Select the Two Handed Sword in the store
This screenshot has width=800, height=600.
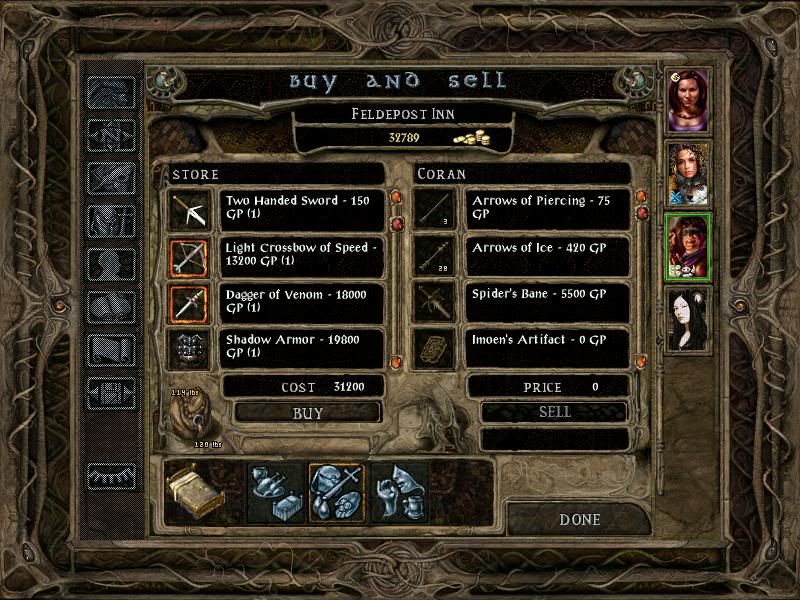302,208
